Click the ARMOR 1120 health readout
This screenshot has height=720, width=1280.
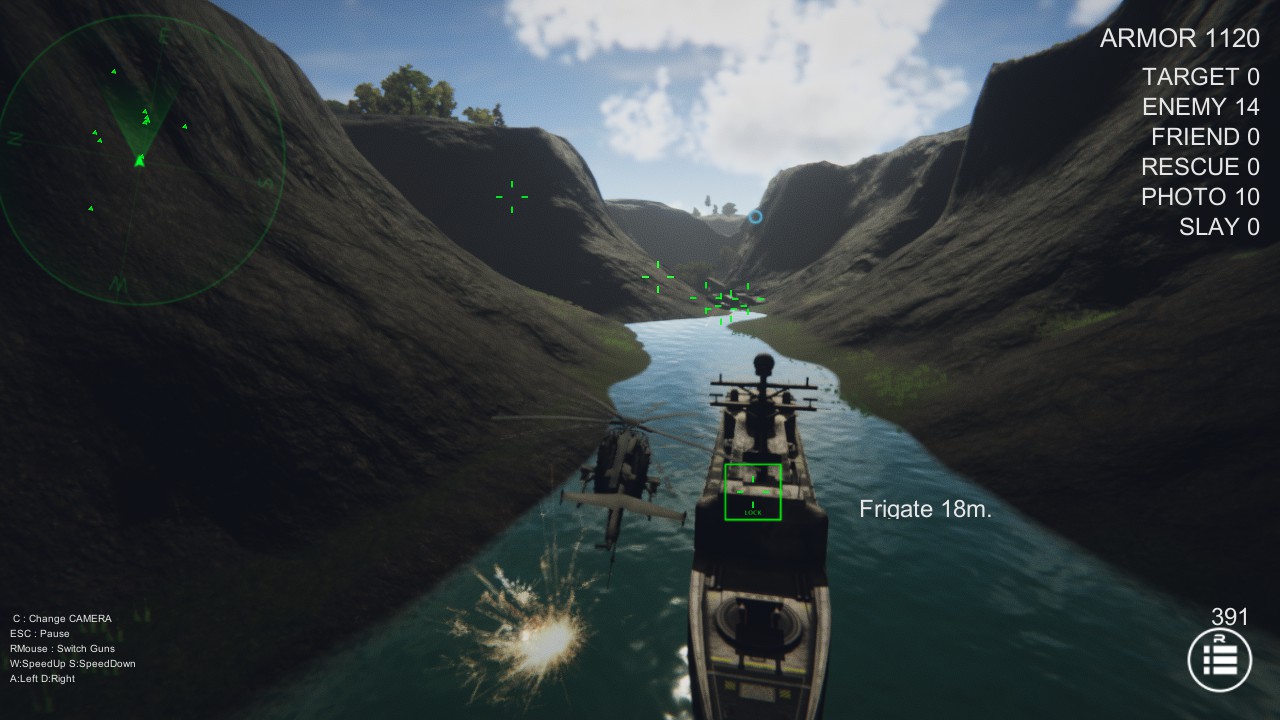[x=1179, y=38]
